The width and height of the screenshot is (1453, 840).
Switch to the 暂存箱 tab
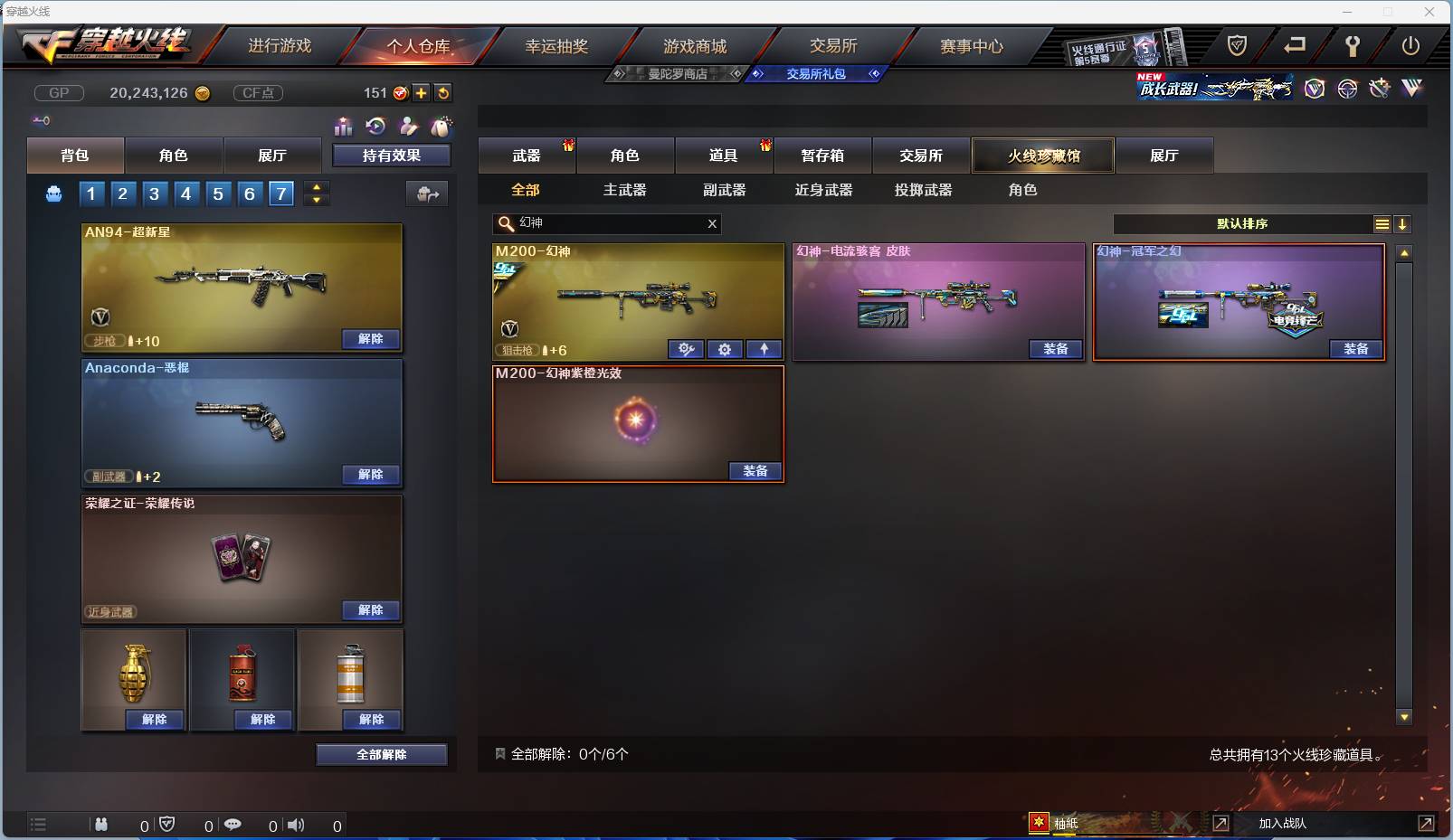click(823, 155)
